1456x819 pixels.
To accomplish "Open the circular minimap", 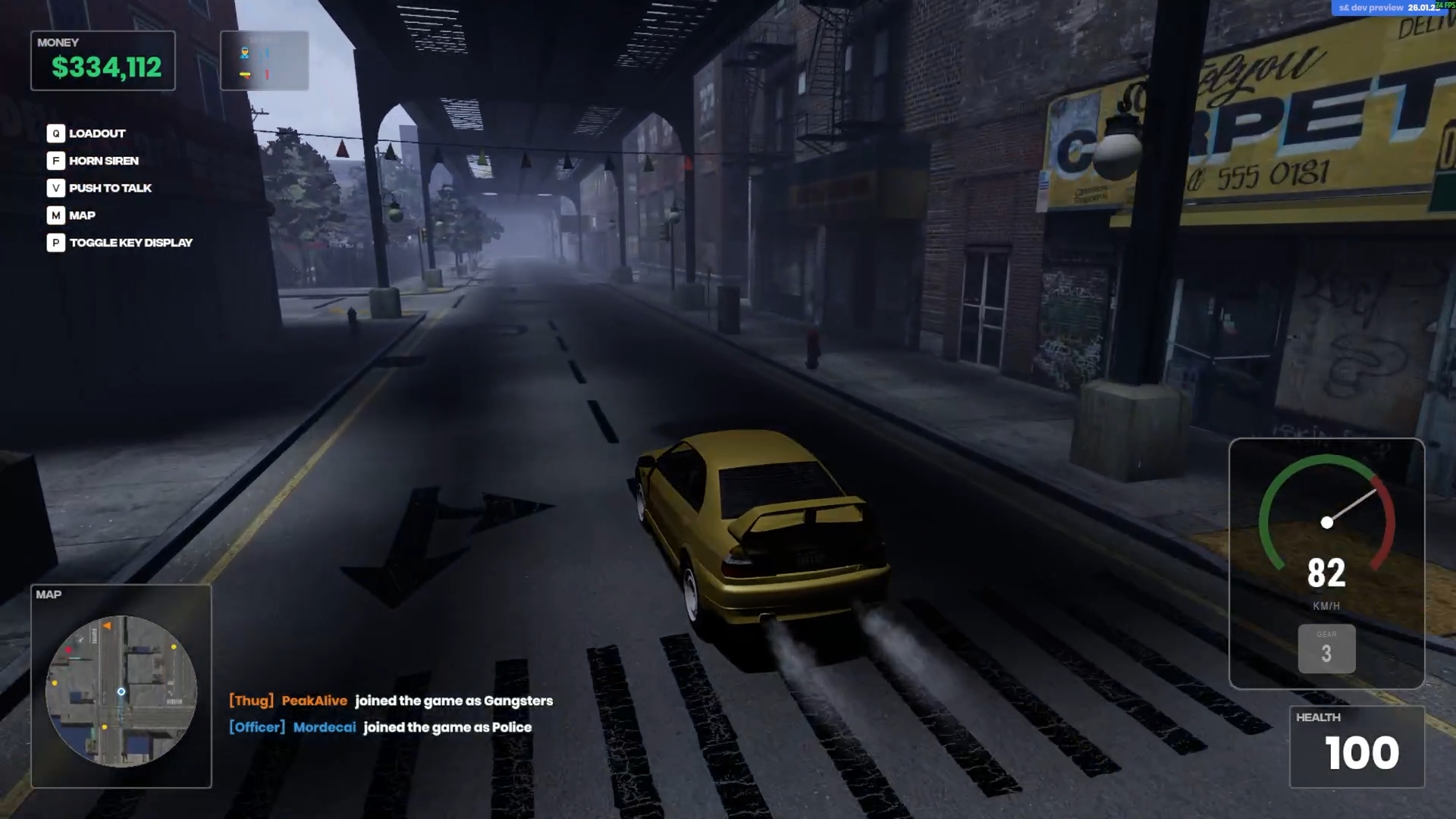I will click(121, 691).
